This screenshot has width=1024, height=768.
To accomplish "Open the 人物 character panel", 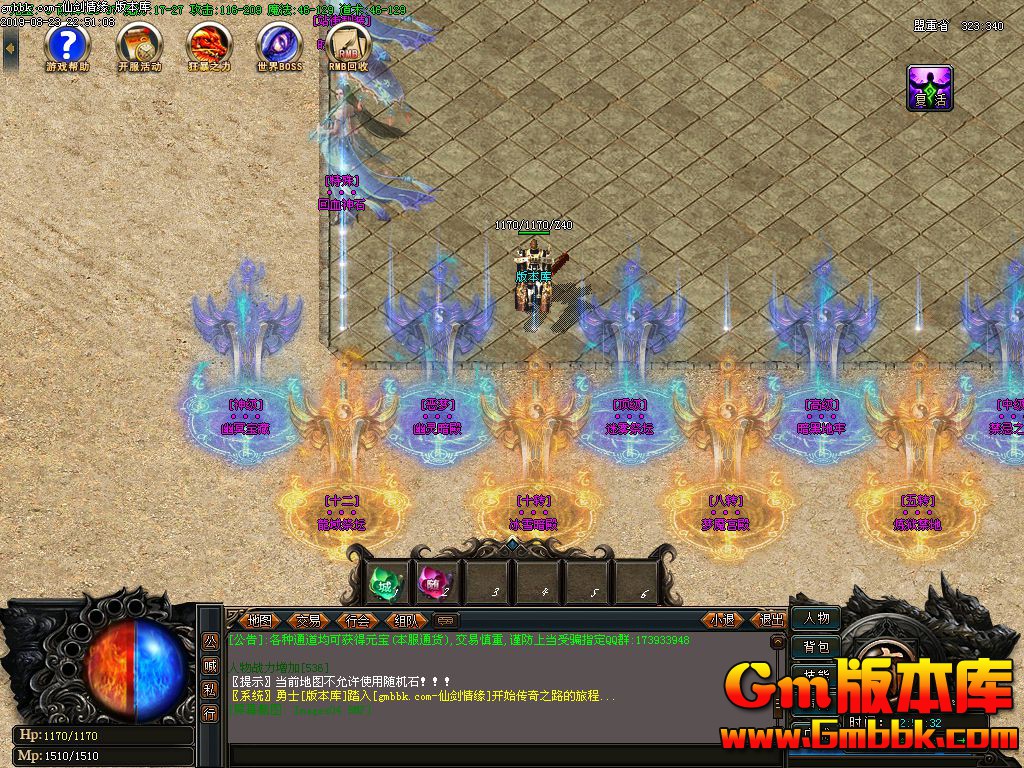I will click(815, 618).
